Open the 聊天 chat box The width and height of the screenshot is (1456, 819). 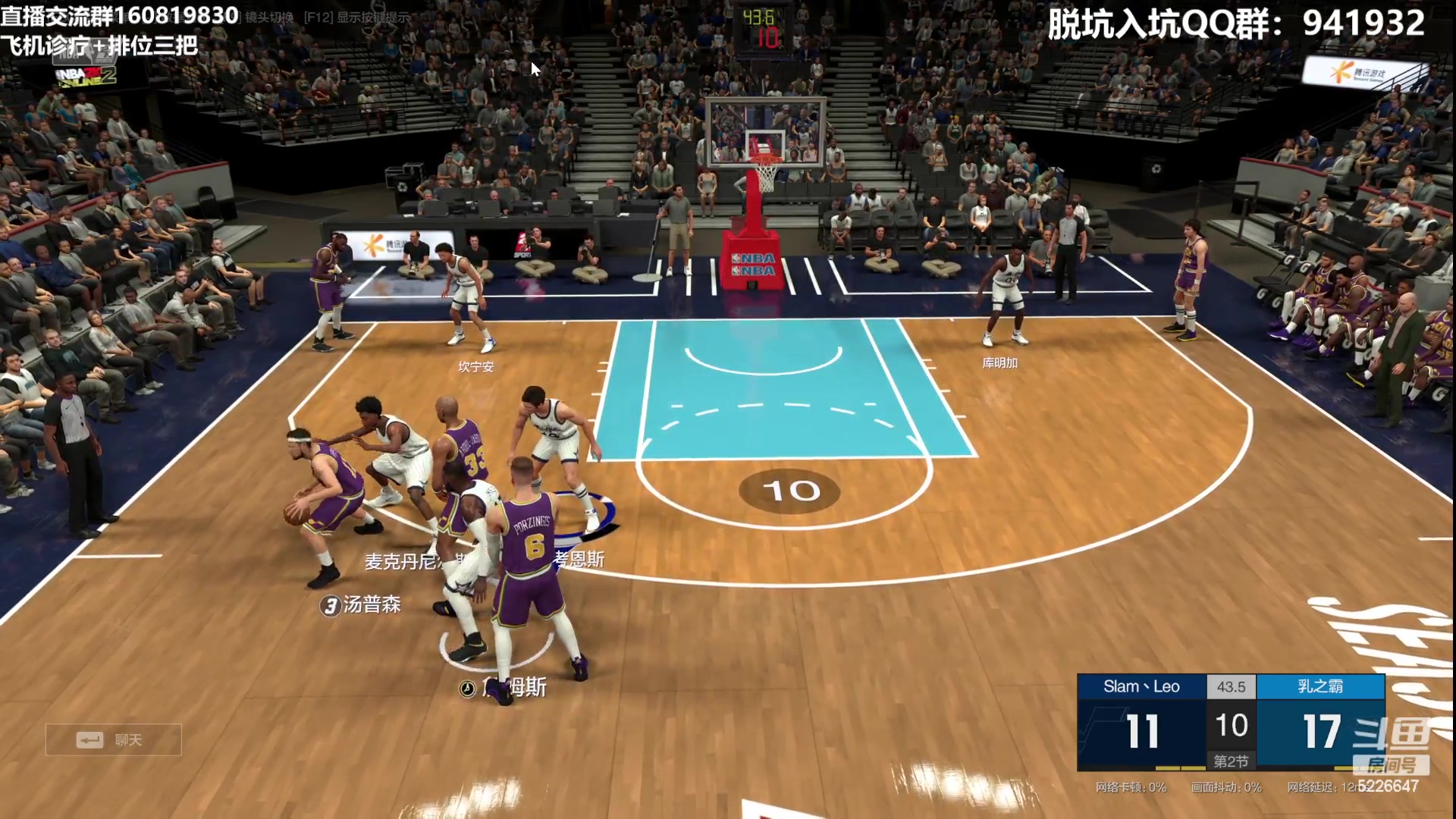tap(113, 739)
